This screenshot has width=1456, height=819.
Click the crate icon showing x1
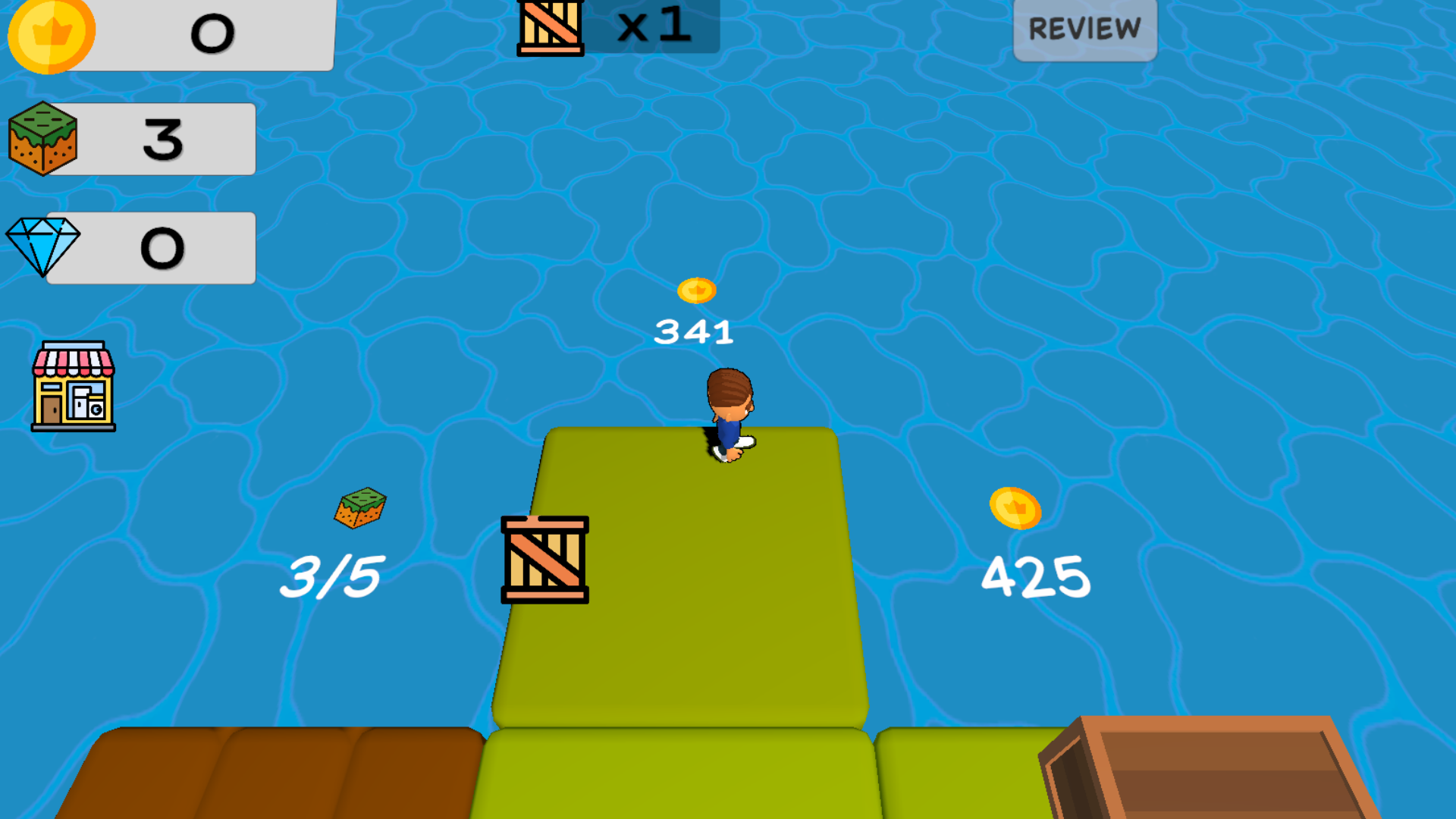pyautogui.click(x=550, y=29)
